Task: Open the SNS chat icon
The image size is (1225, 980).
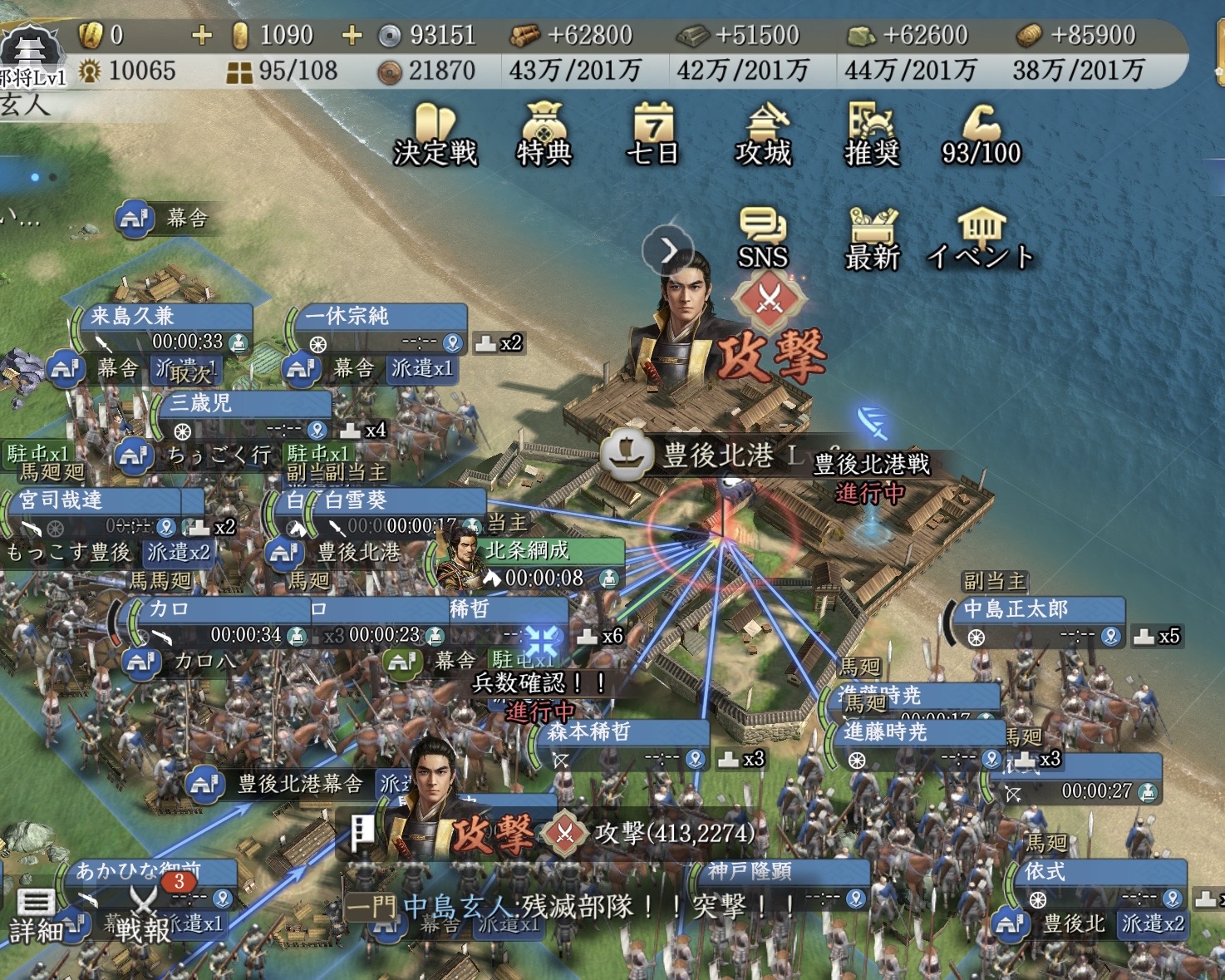Action: click(762, 239)
